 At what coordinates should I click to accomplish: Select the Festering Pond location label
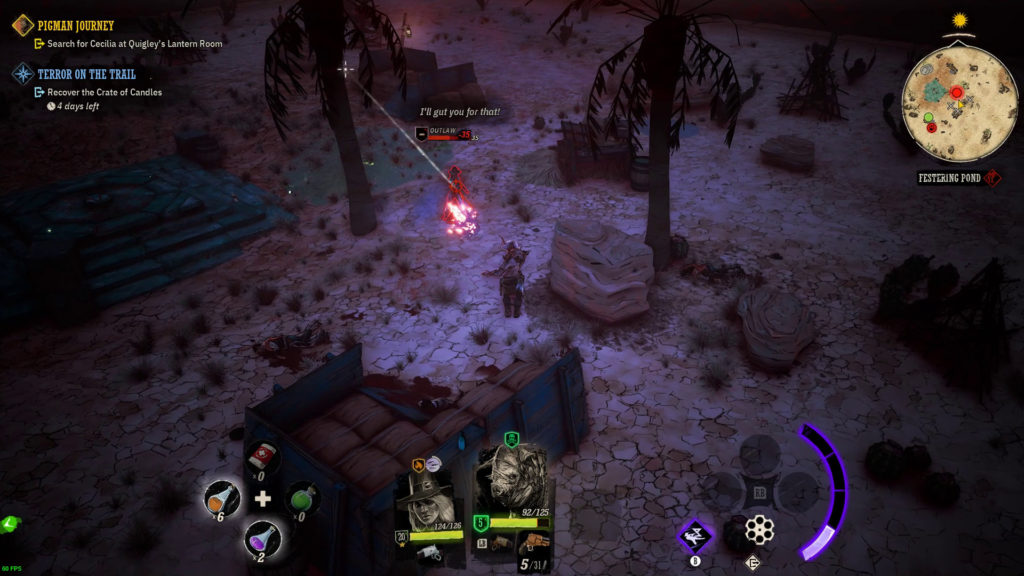[x=949, y=178]
